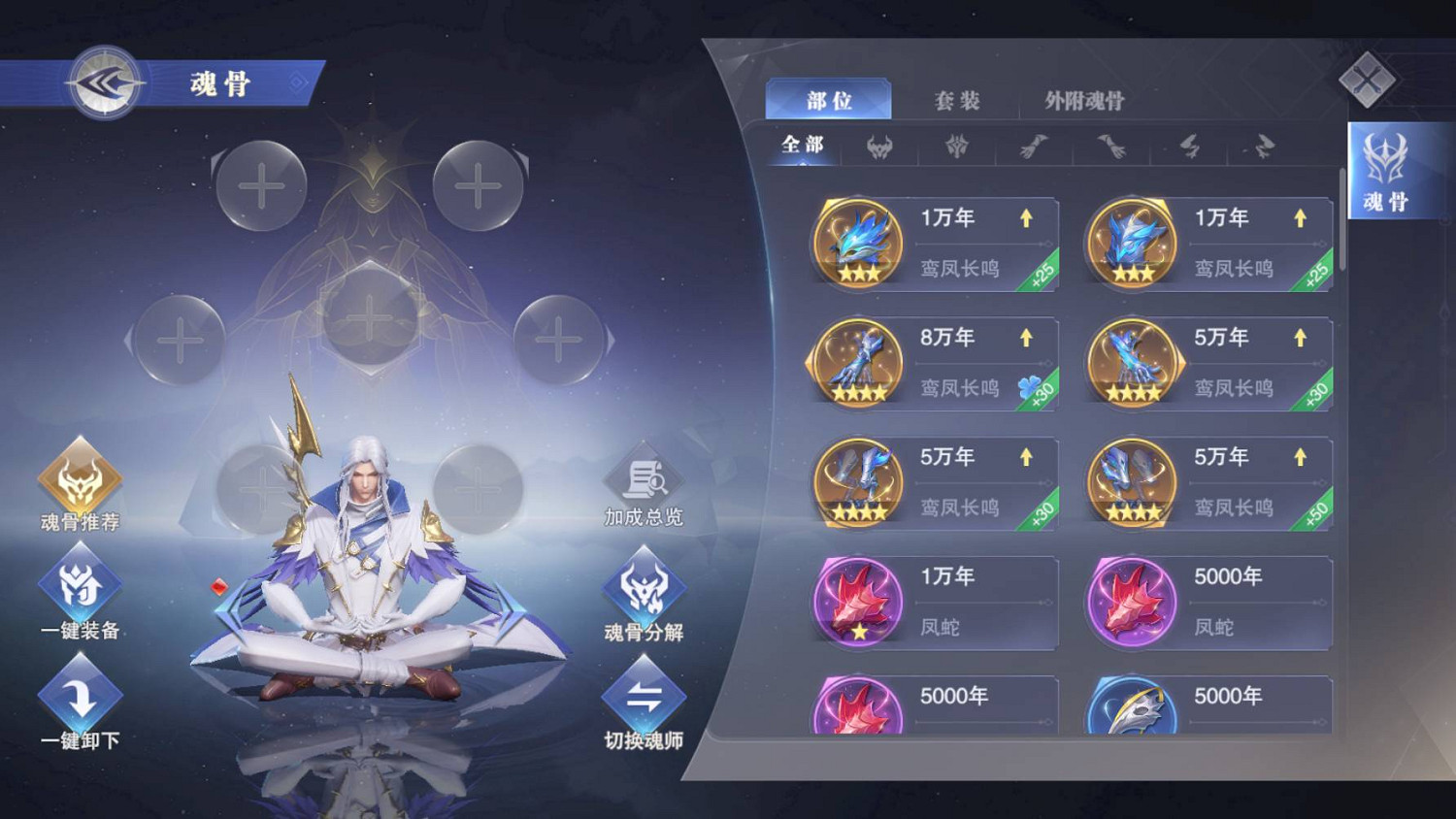
Task: Open the 魂骨推荐 (soul bone recommend) icon
Action: point(80,475)
